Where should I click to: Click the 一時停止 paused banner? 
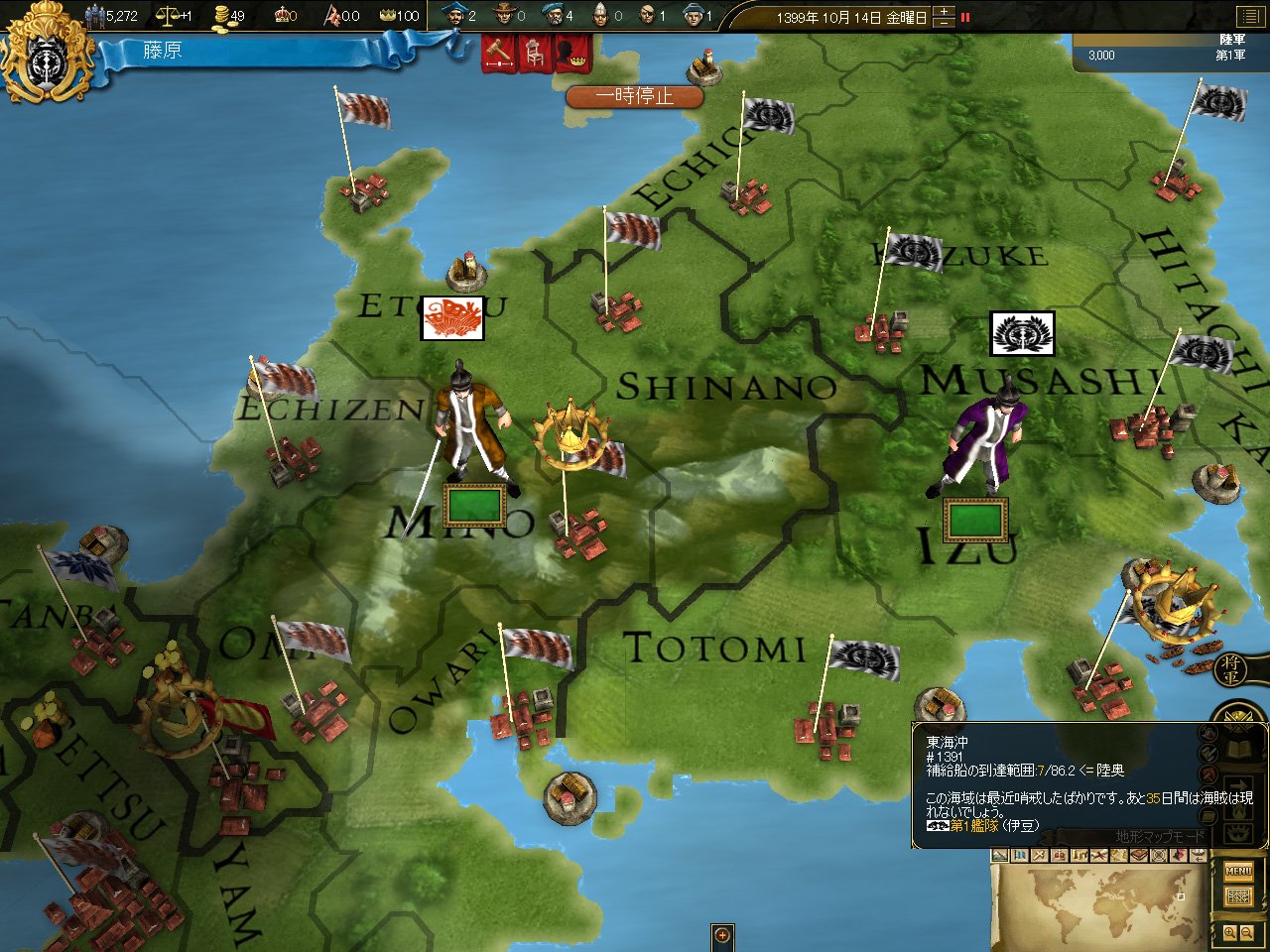point(635,96)
